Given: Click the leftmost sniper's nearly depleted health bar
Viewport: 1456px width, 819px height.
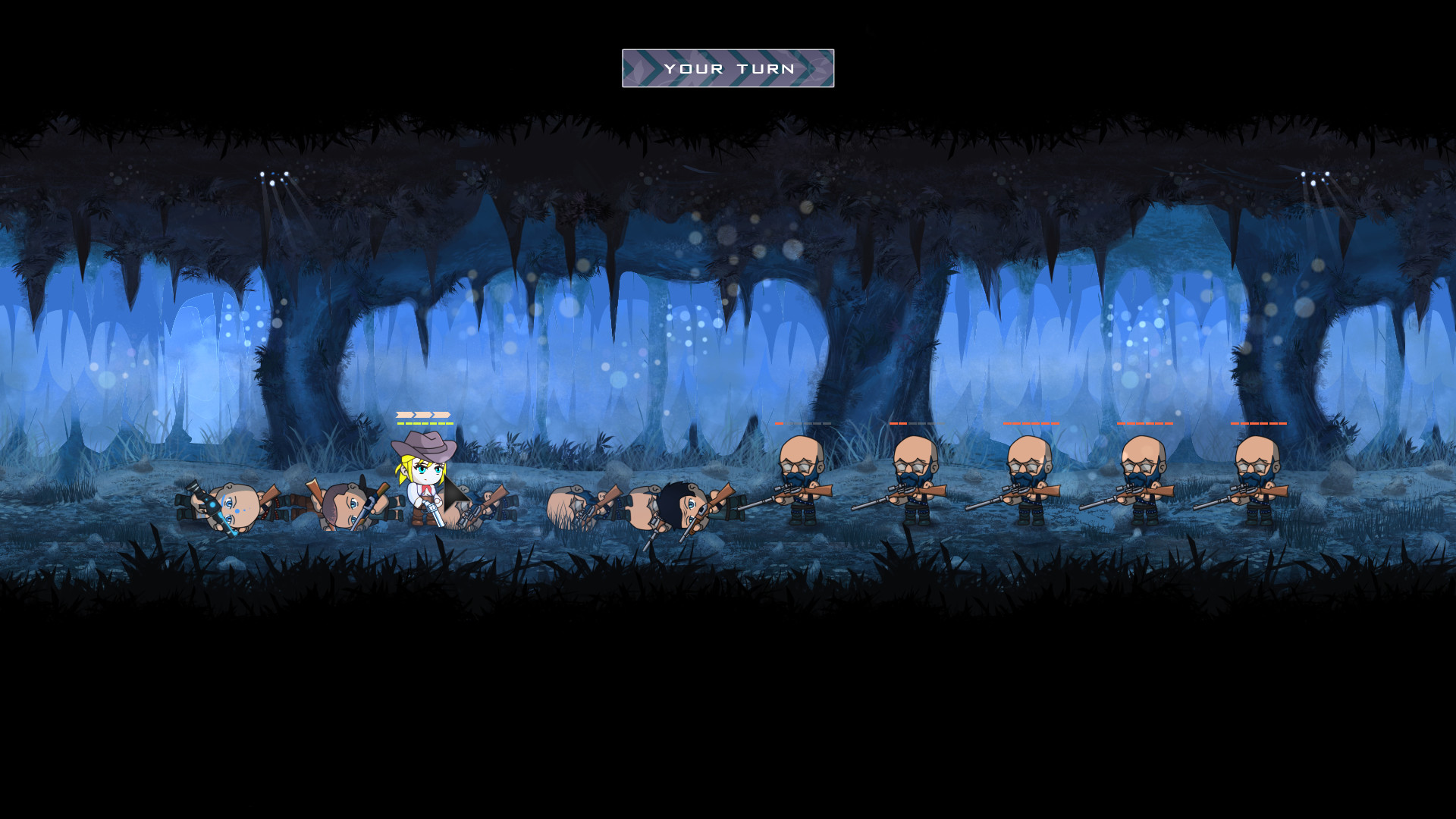Looking at the screenshot, I should coord(802,425).
